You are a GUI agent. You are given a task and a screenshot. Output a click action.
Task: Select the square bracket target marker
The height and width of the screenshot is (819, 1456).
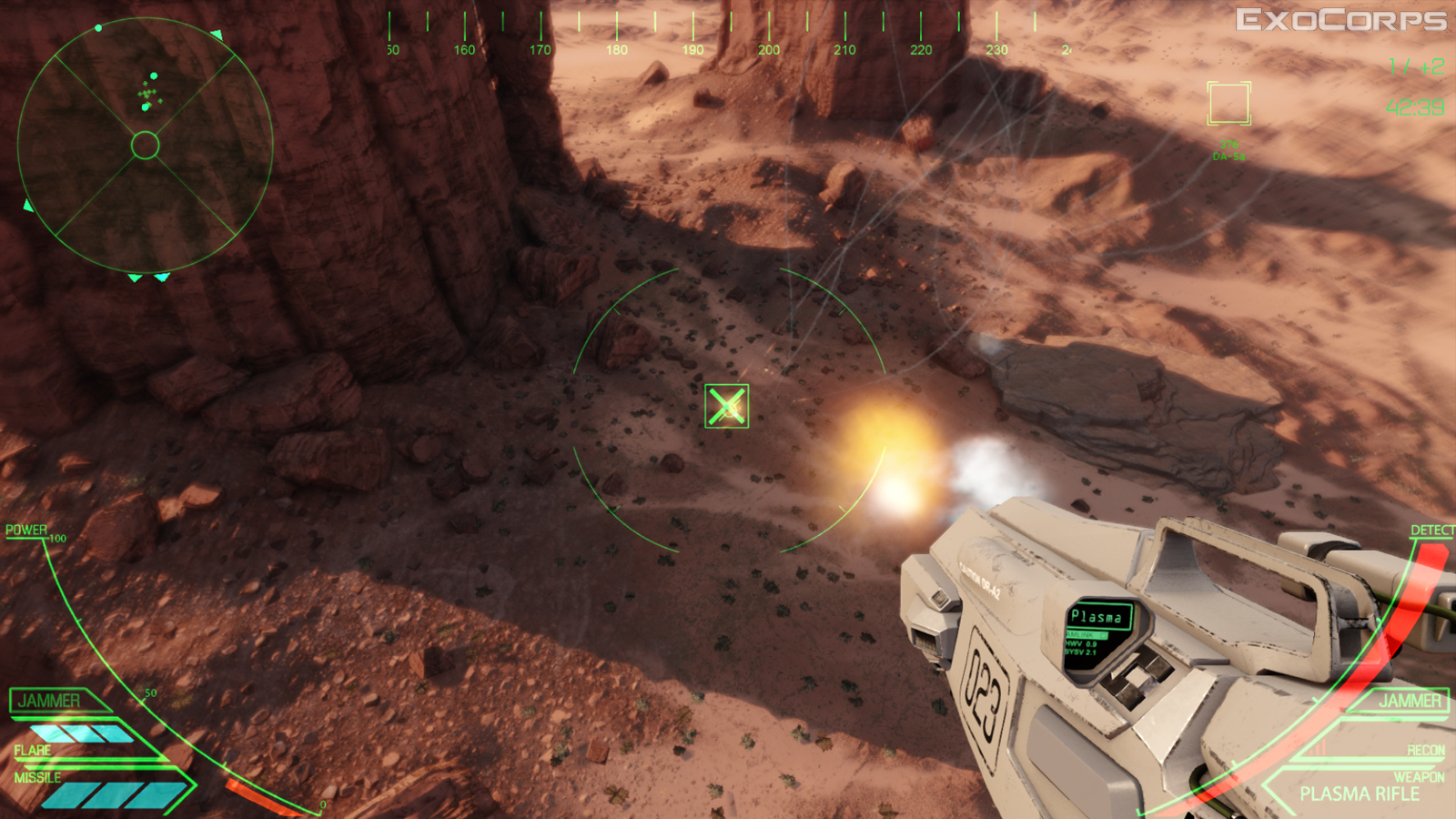(x=1228, y=103)
